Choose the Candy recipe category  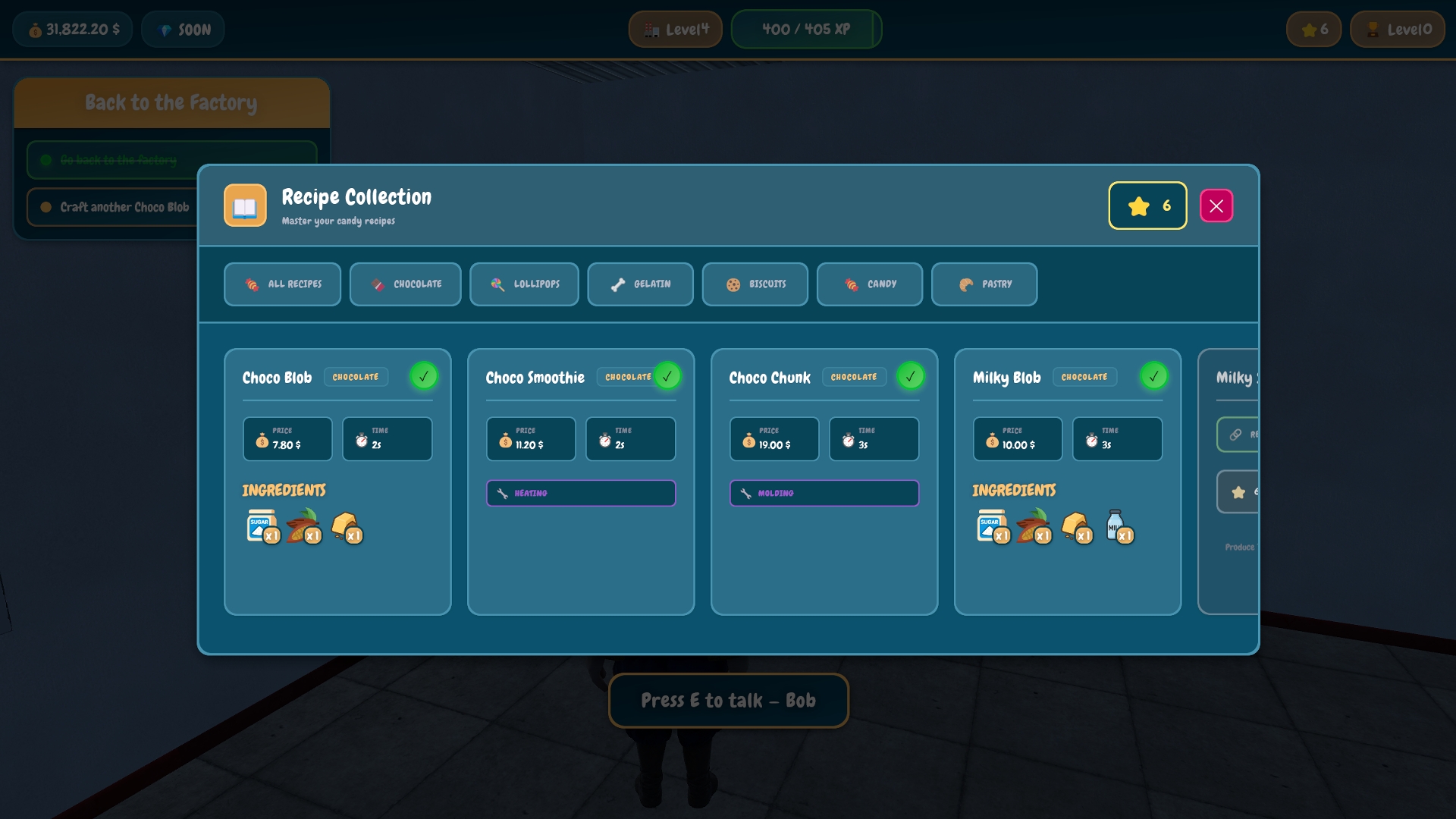click(x=869, y=284)
